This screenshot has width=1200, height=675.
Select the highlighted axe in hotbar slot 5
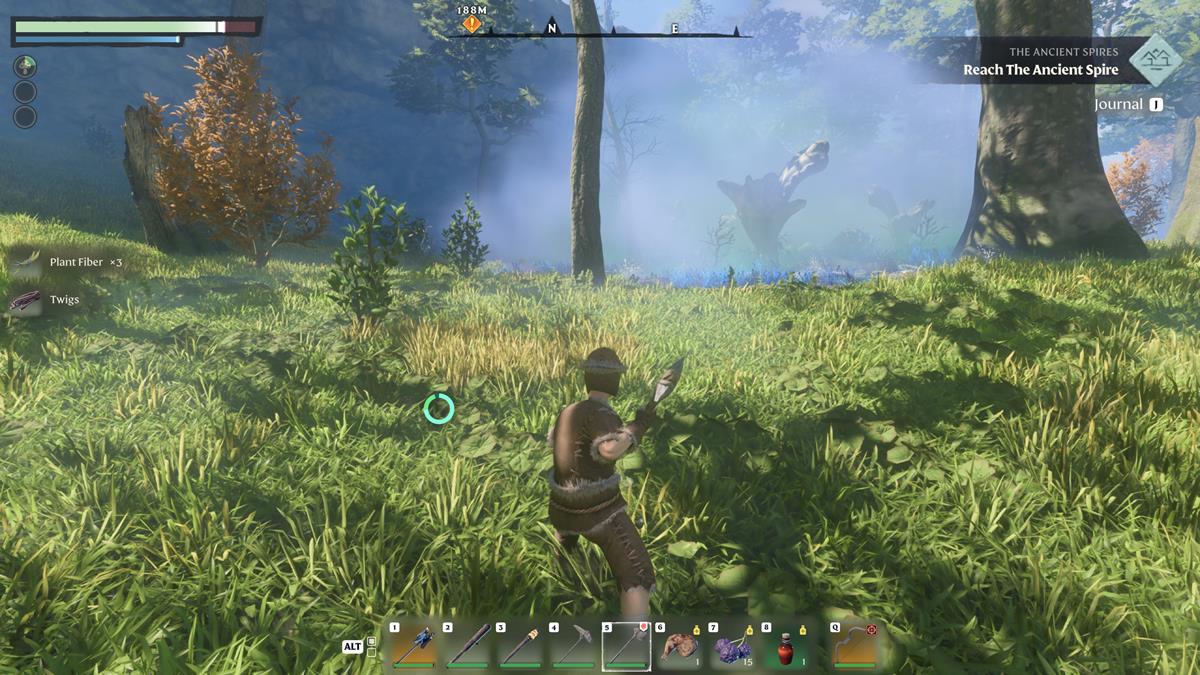click(627, 647)
